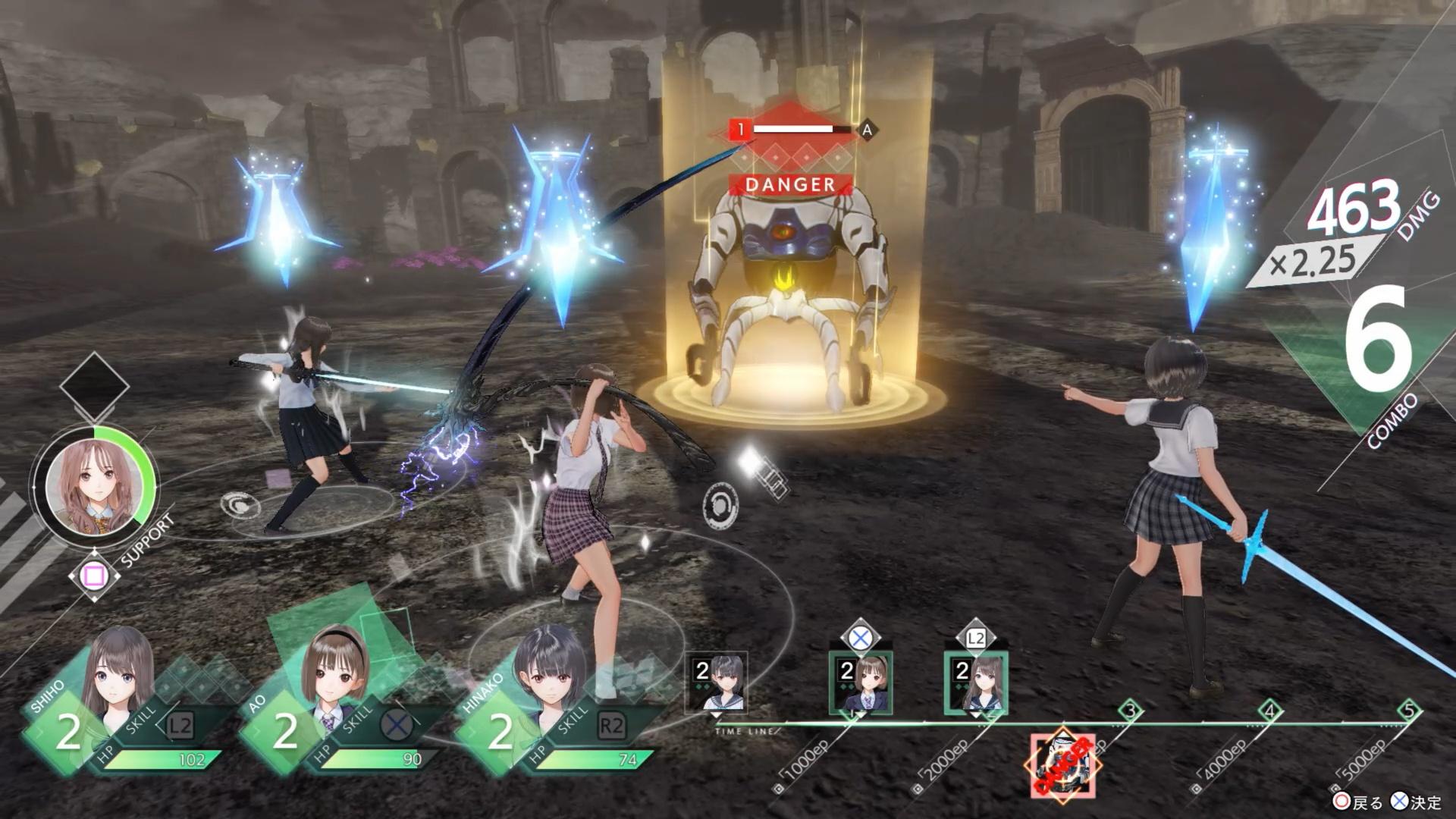Select timeline gear marker 5
The height and width of the screenshot is (819, 1456).
[x=1408, y=711]
